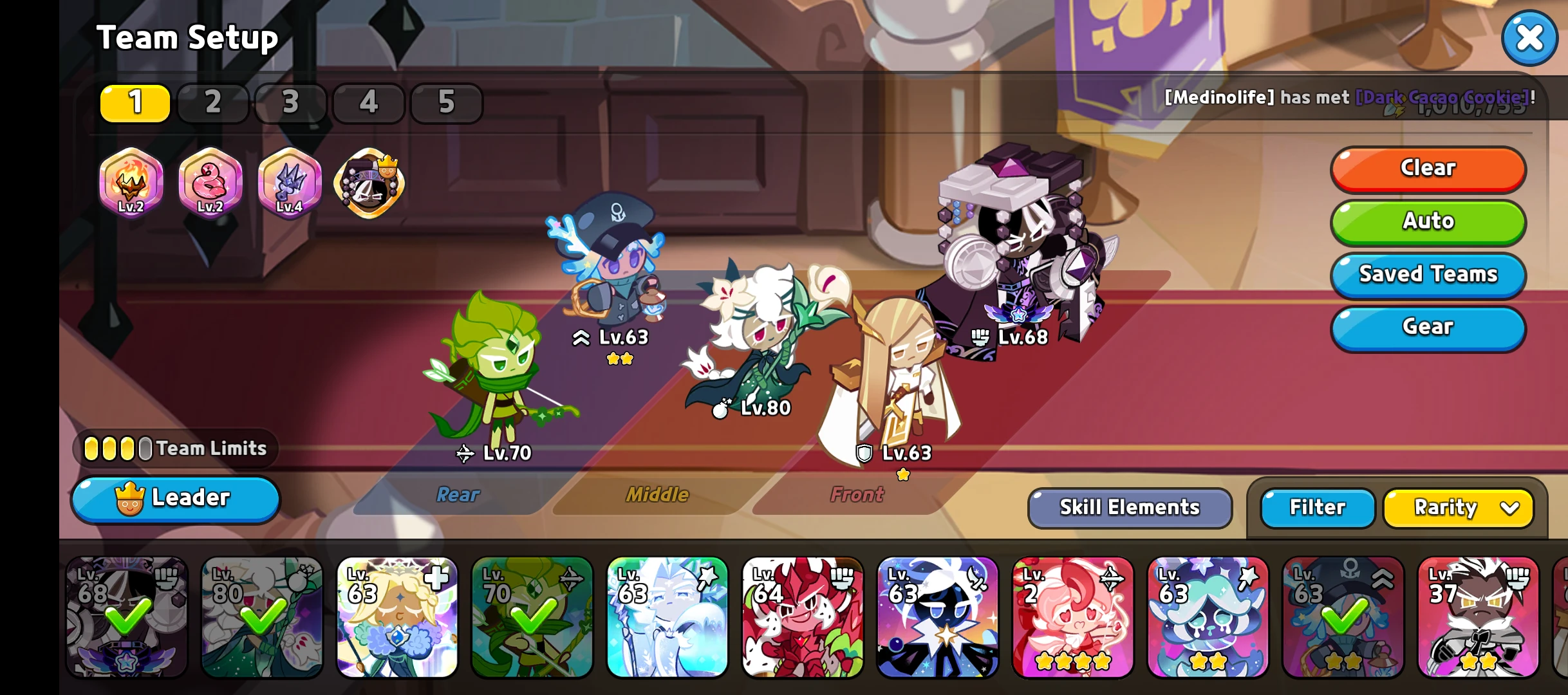Screen dimensions: 1568x695
Task: Click the crowned leader cookie portrait
Action: (x=368, y=183)
